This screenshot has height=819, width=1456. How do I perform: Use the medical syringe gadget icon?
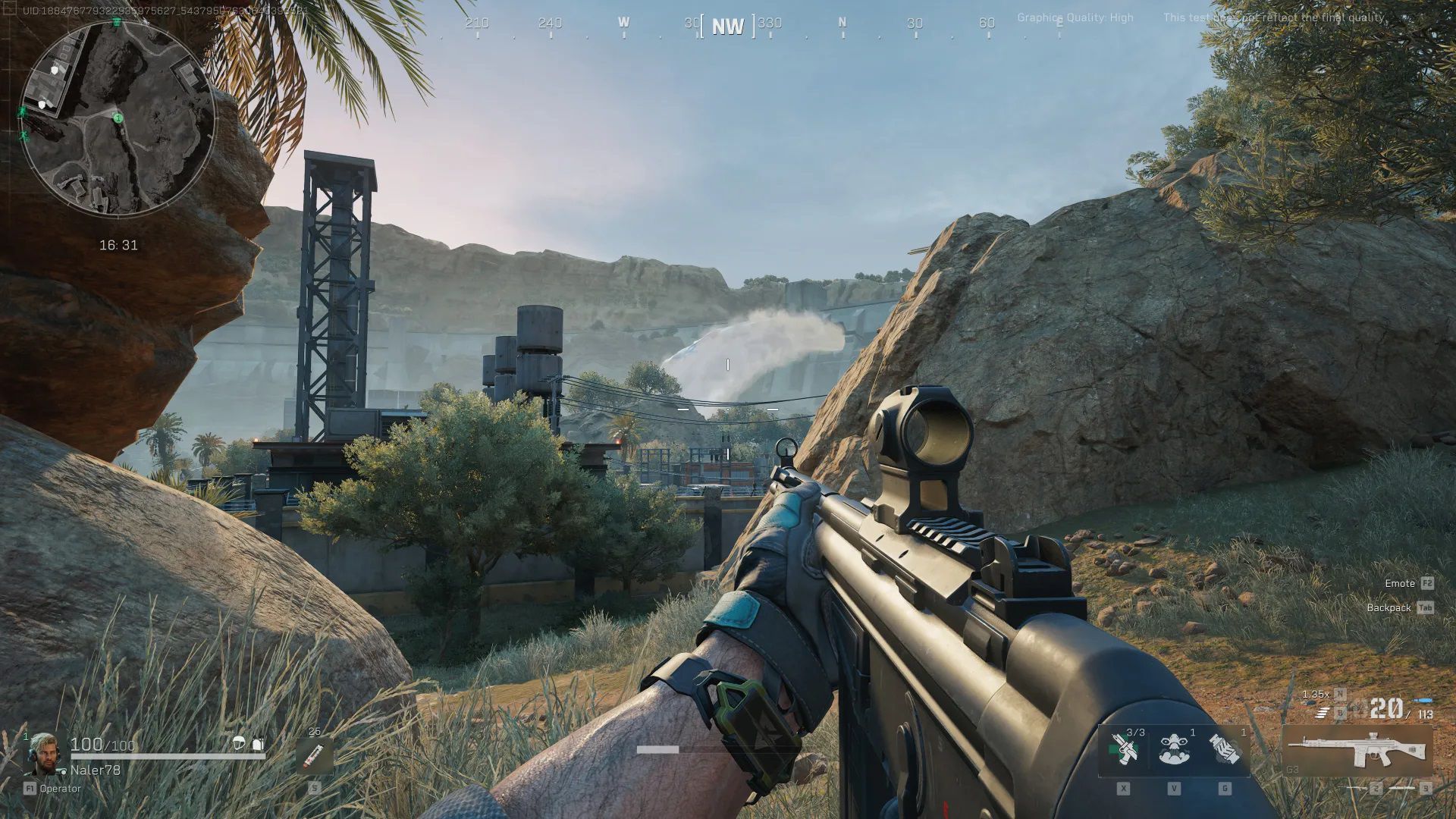coord(1123,749)
